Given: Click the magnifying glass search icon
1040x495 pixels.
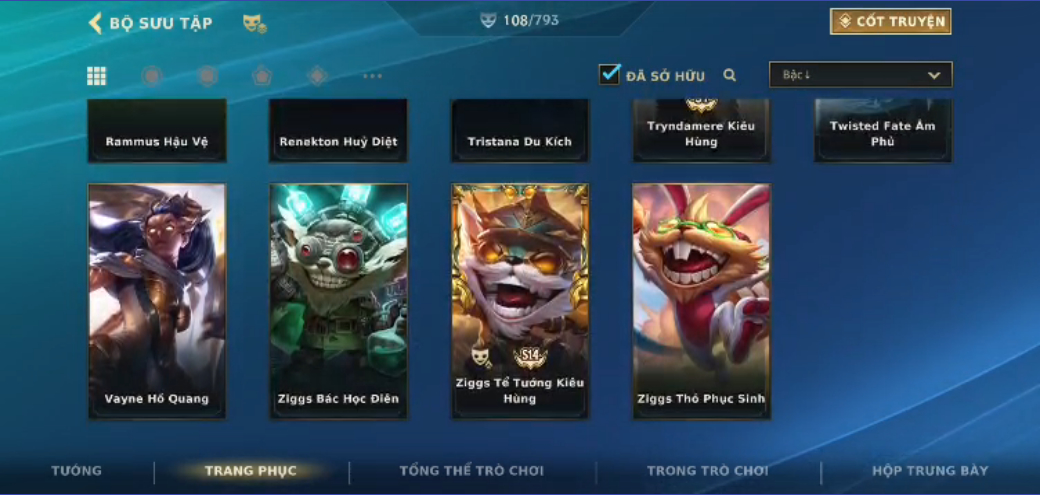Looking at the screenshot, I should 730,75.
